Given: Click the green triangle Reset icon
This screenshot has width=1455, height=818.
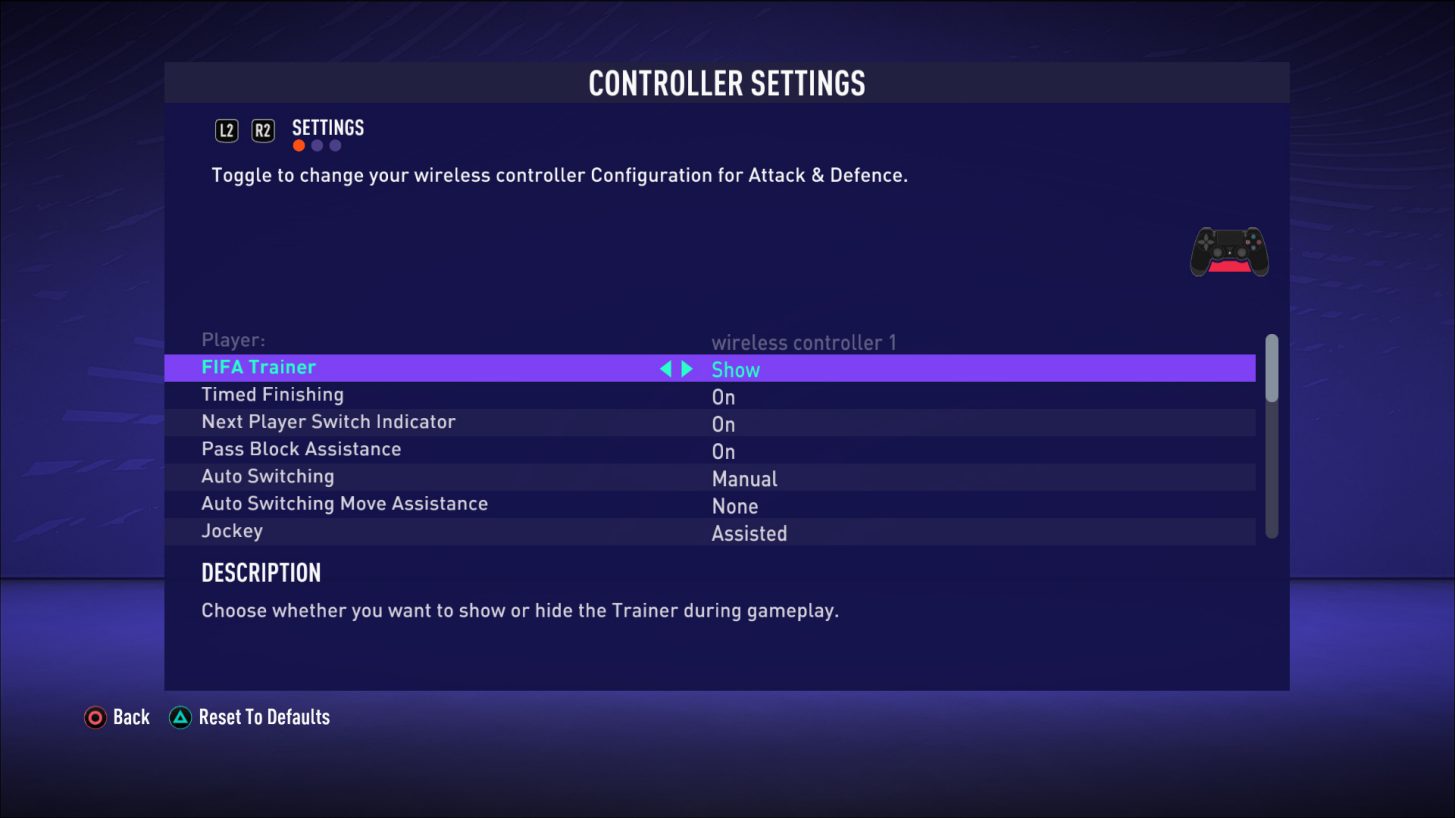Looking at the screenshot, I should coord(179,717).
